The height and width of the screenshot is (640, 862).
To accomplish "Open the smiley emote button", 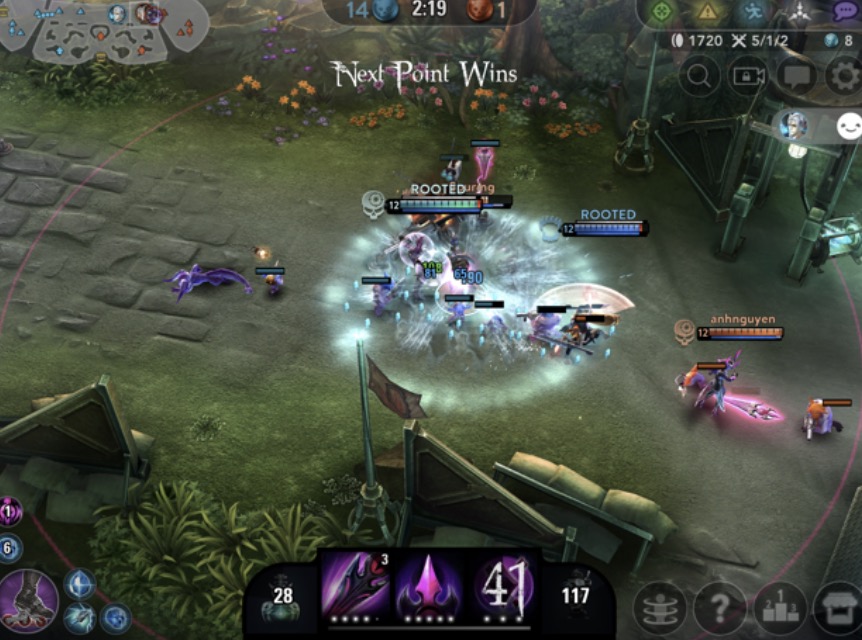I will (849, 126).
